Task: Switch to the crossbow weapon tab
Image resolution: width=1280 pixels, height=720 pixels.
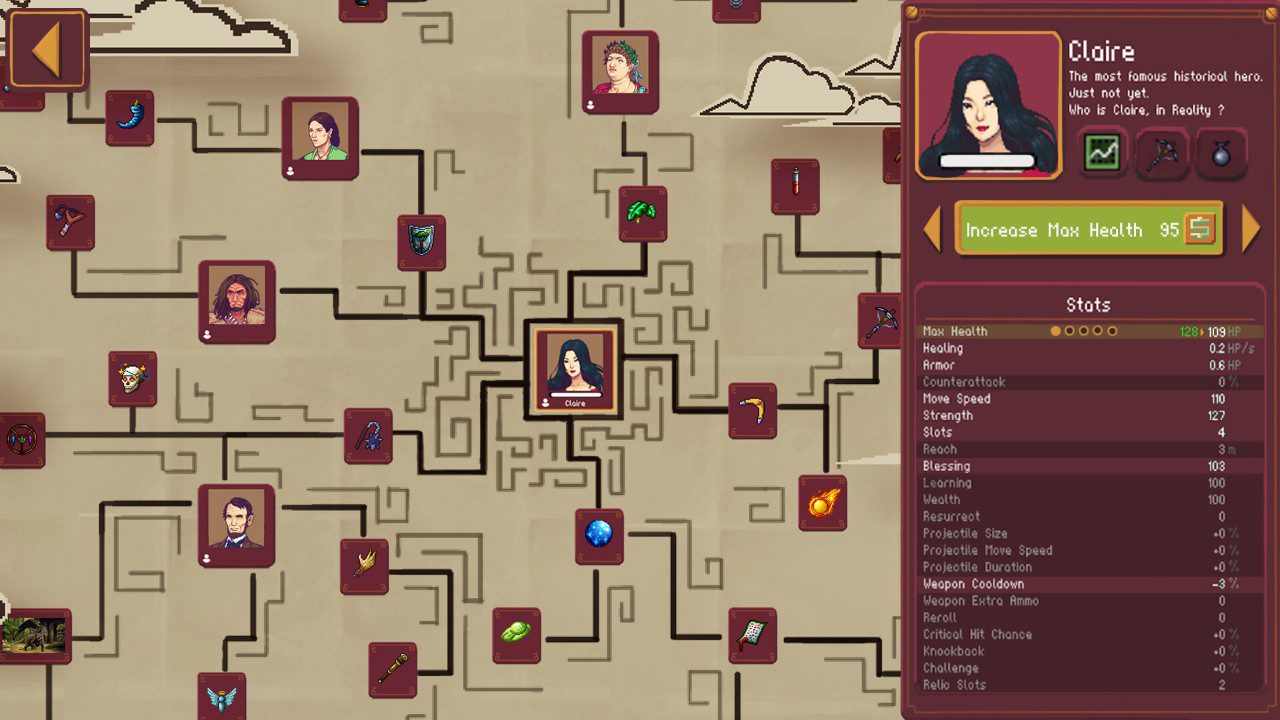Action: pyautogui.click(x=1162, y=153)
